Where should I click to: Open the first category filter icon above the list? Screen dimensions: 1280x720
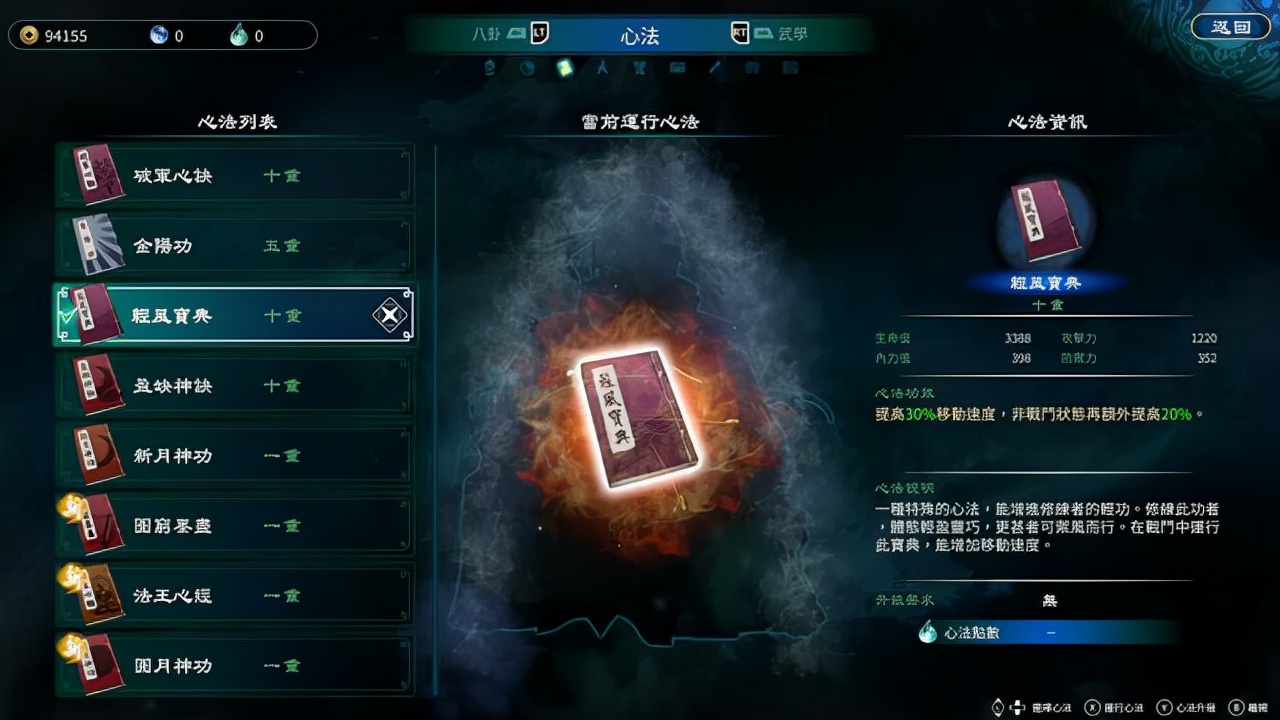coord(489,67)
